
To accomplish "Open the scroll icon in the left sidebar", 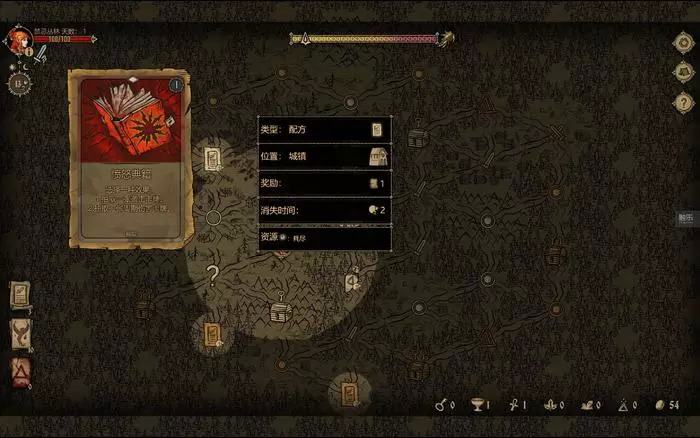I will click(20, 295).
